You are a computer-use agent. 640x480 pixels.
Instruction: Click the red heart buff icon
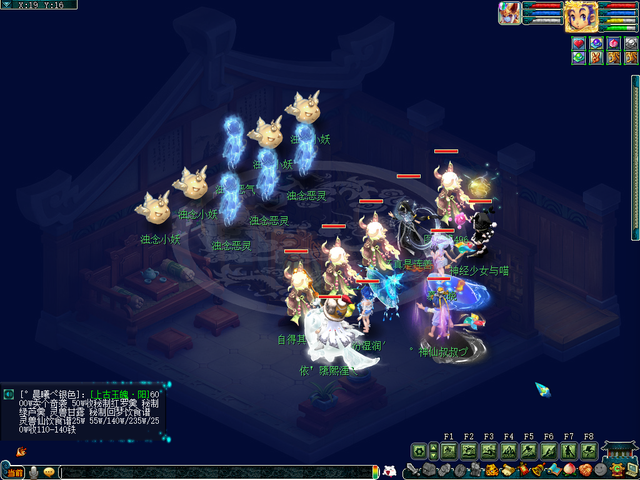pyautogui.click(x=579, y=43)
